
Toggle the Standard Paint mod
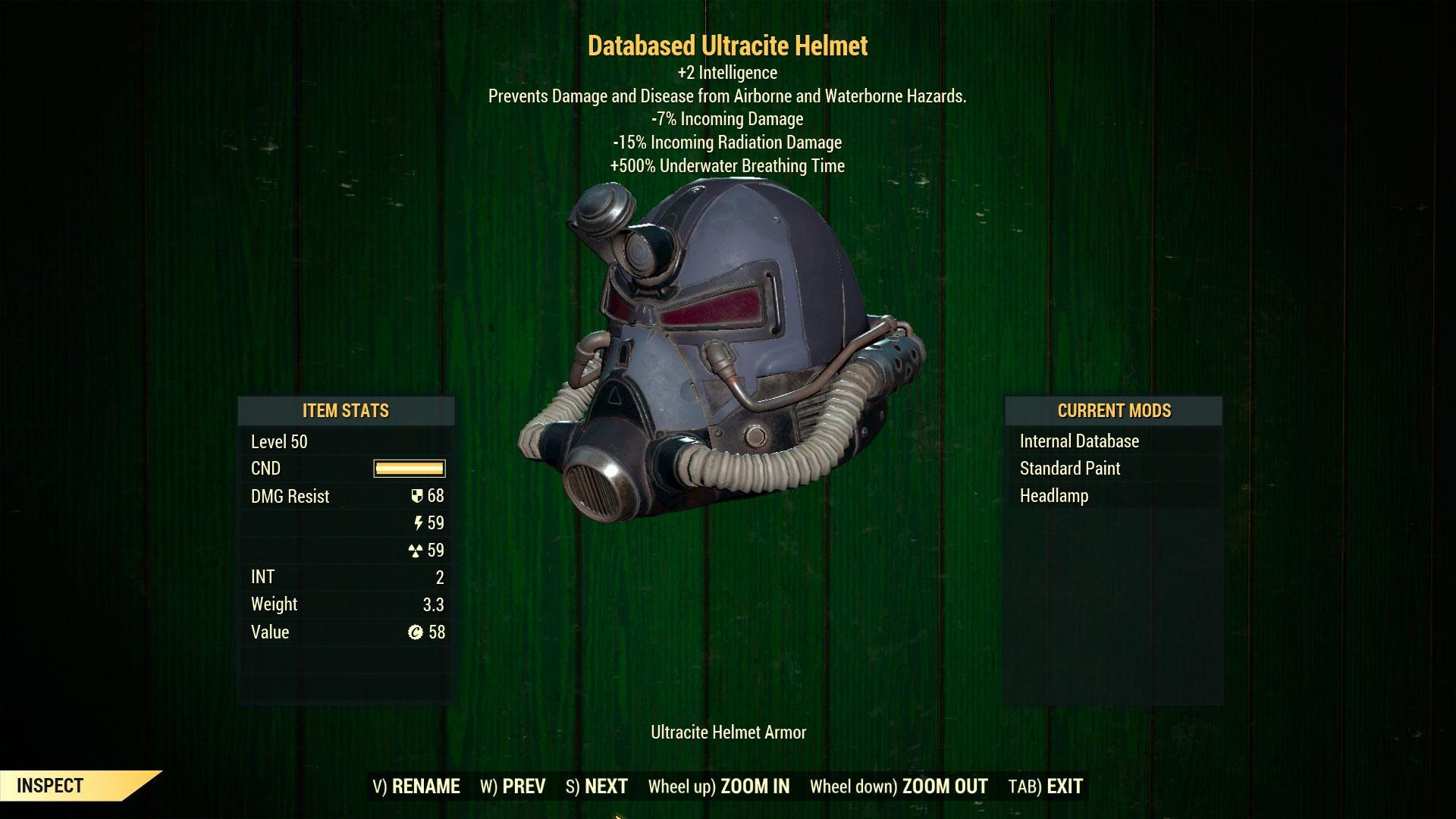pos(1070,468)
